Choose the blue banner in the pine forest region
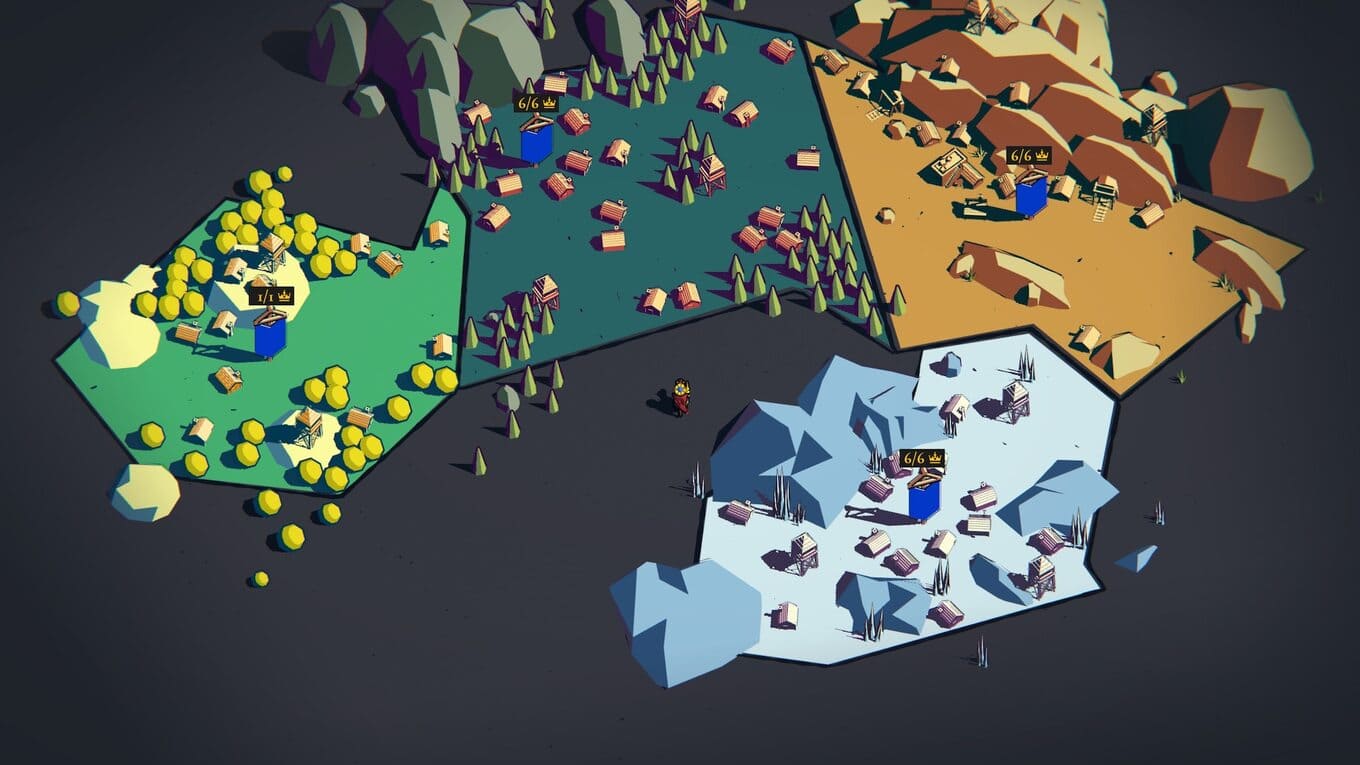Viewport: 1360px width, 765px height. click(536, 142)
